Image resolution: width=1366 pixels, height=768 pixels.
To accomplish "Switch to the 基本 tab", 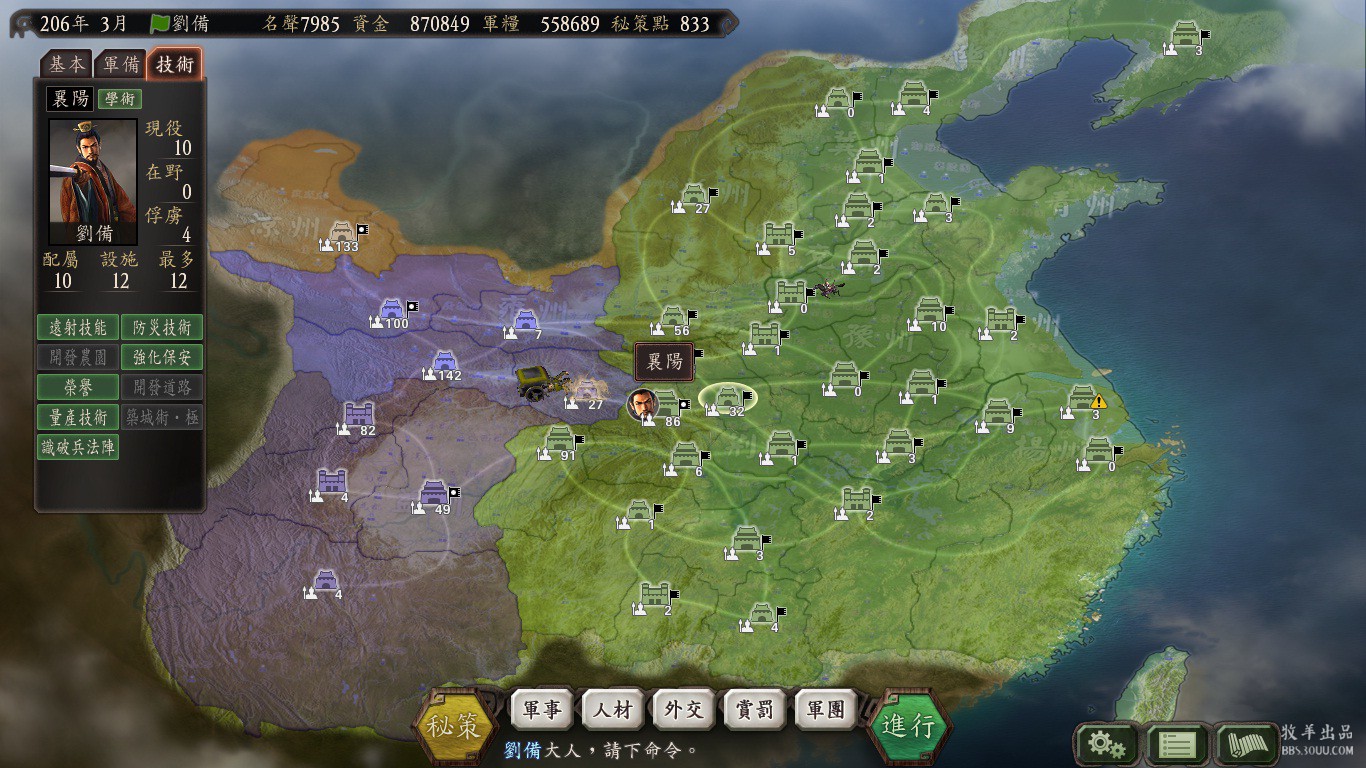I will point(67,64).
